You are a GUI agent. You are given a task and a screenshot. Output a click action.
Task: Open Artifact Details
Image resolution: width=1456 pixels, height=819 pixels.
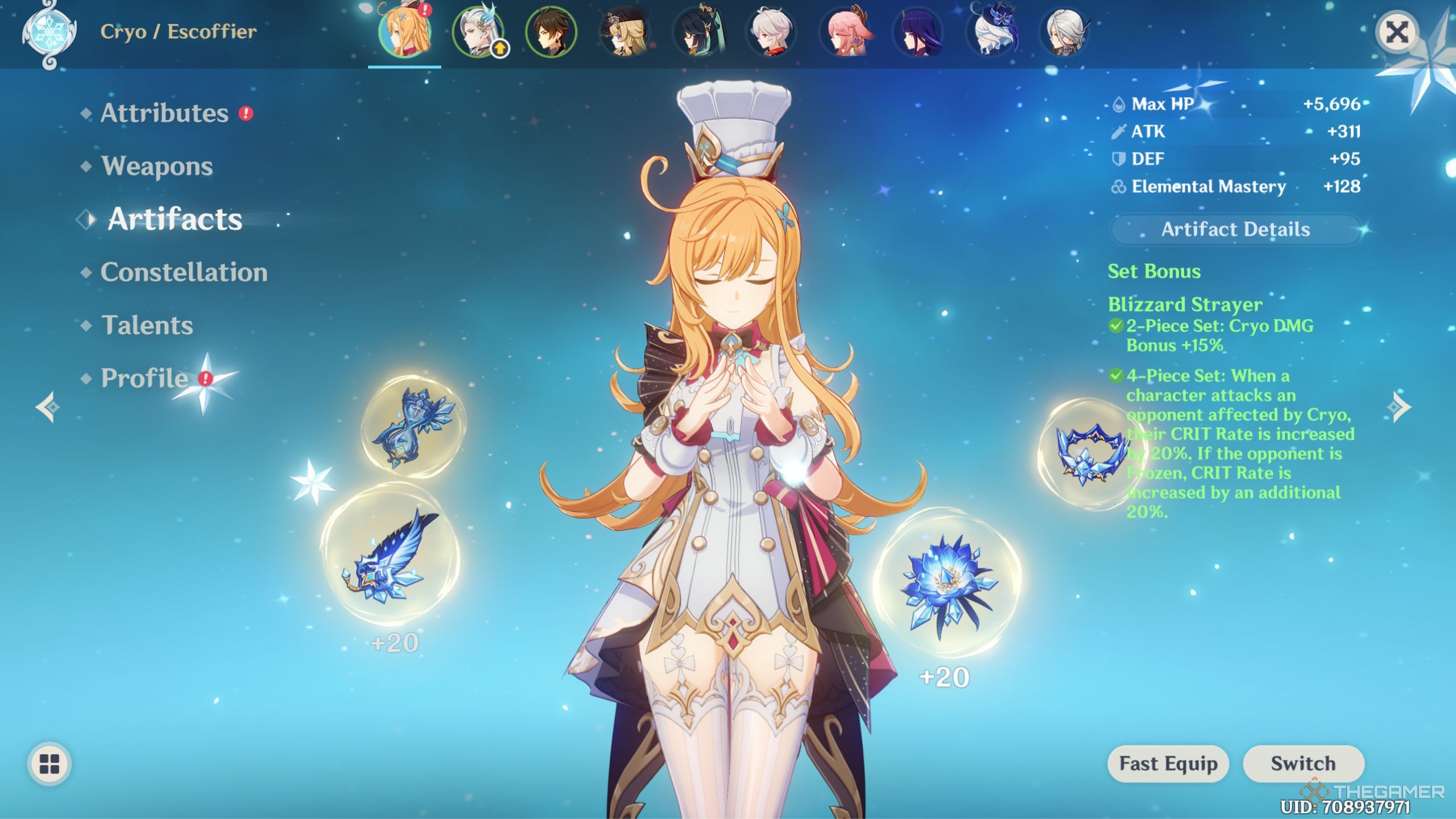[x=1235, y=230]
